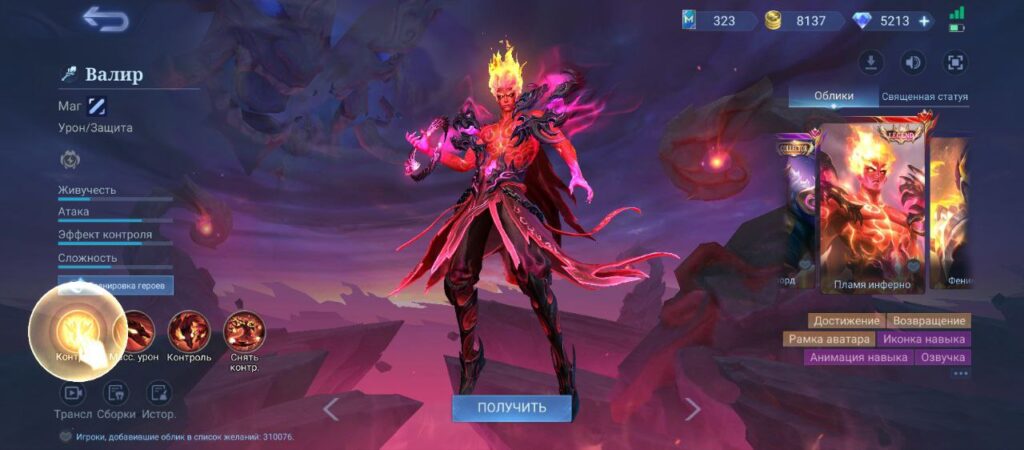Go back using the return arrow
Viewport: 1024px width, 450px height.
pos(105,19)
